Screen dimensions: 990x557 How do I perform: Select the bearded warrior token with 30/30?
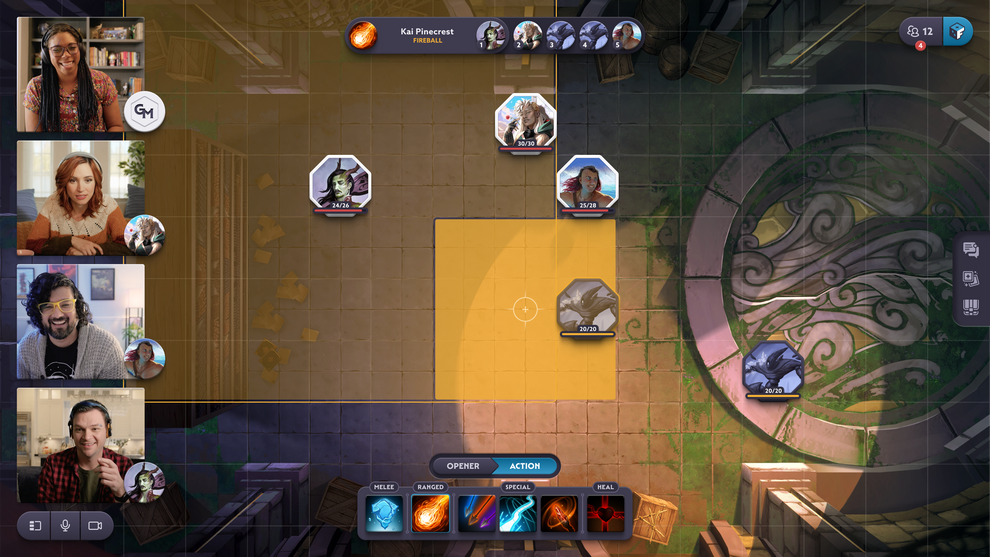coord(526,121)
